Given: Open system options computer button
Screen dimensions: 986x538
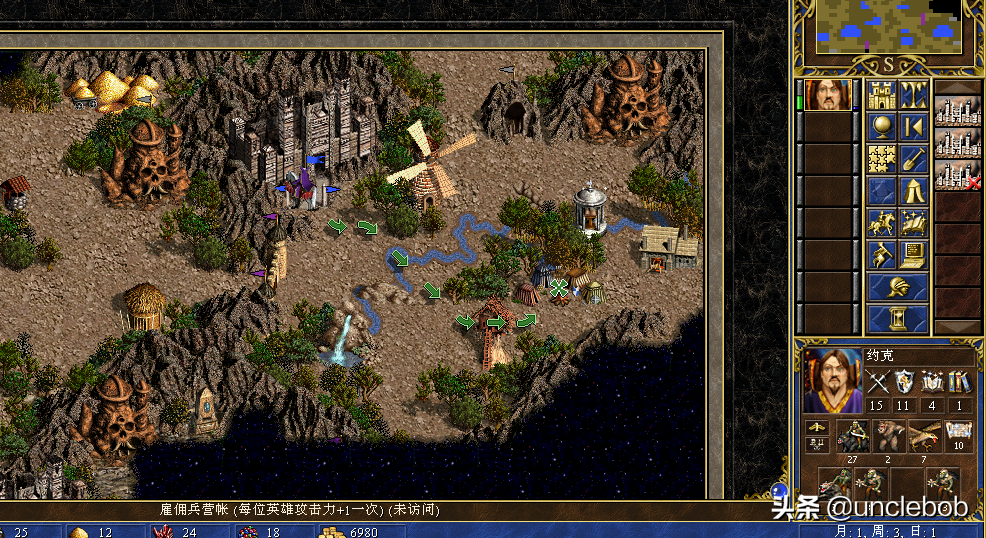Looking at the screenshot, I should click(913, 254).
